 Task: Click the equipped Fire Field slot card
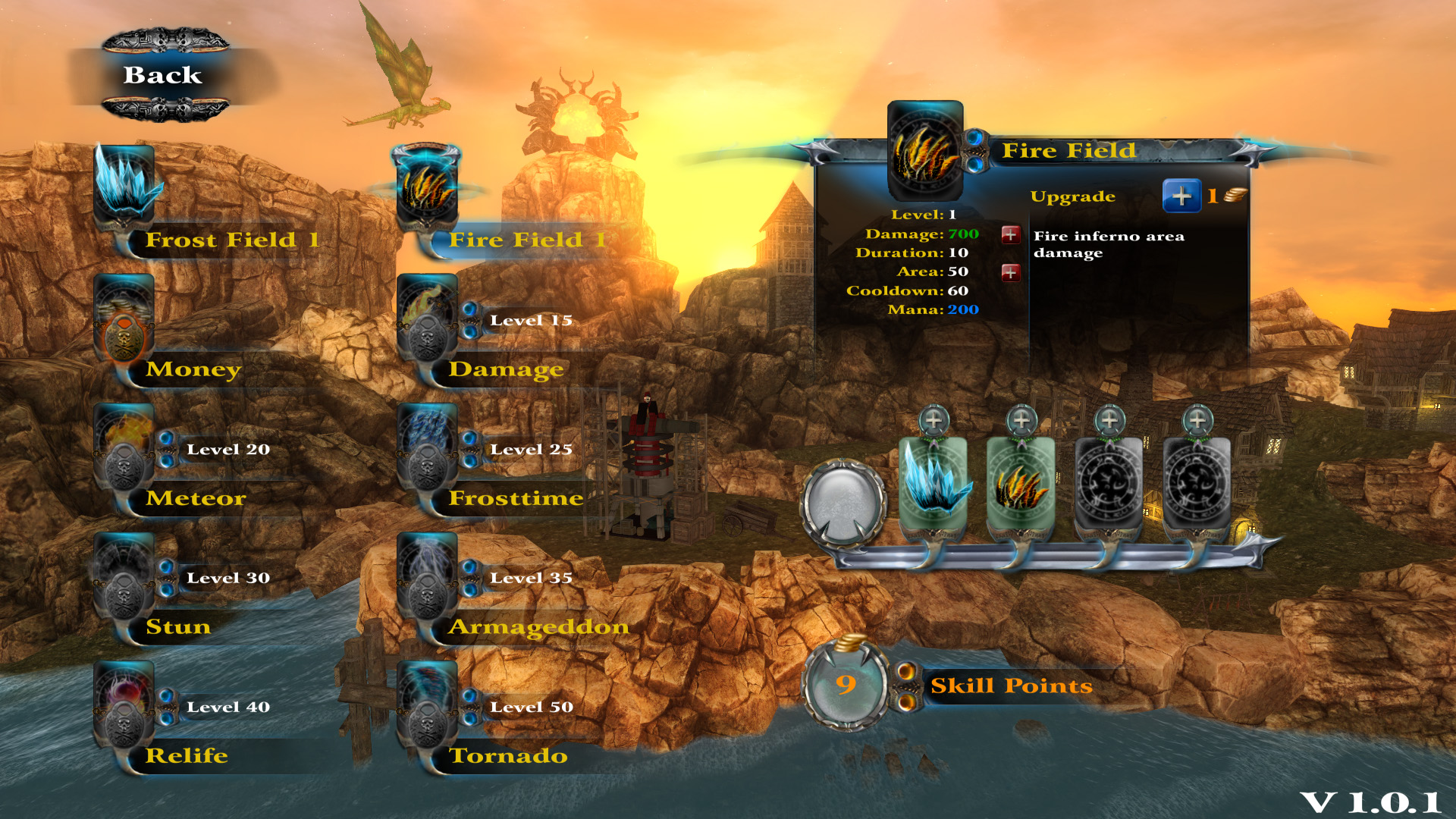(x=1021, y=483)
